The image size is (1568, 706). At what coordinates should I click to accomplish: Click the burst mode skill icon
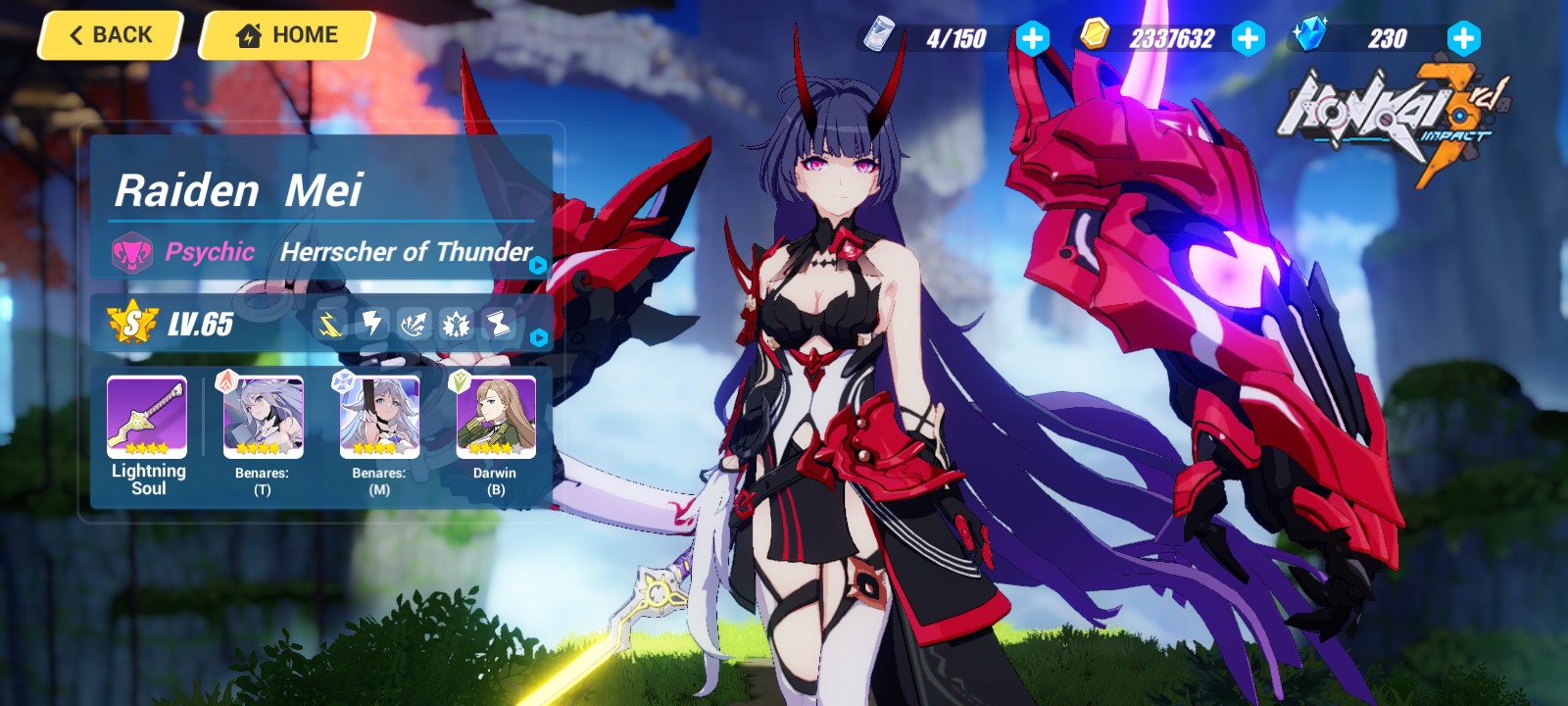pos(456,324)
